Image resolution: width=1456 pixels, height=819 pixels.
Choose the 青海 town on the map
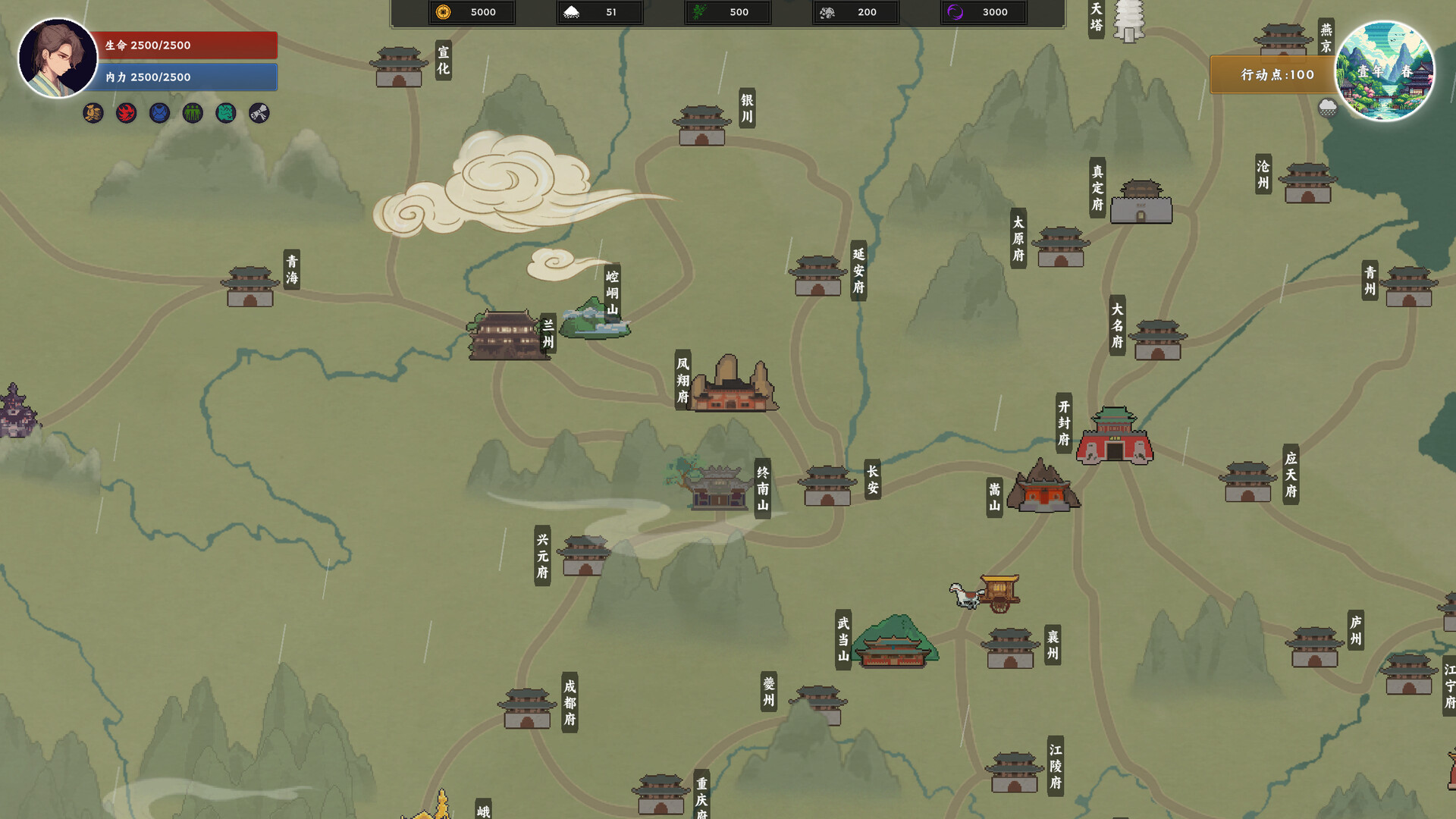click(x=250, y=286)
